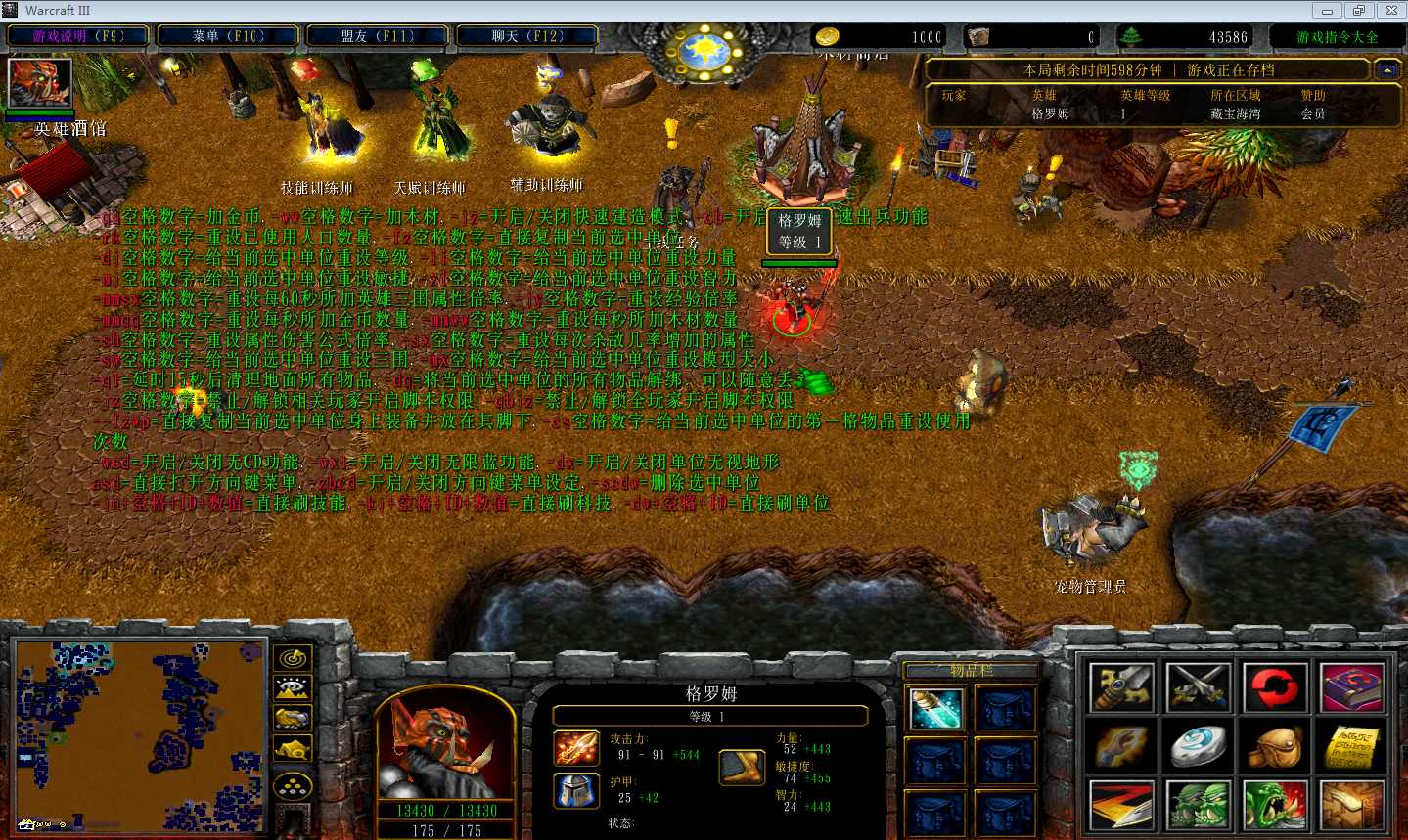The width and height of the screenshot is (1408, 840).
Task: Cast the roaring green orc ability
Action: (x=1275, y=806)
